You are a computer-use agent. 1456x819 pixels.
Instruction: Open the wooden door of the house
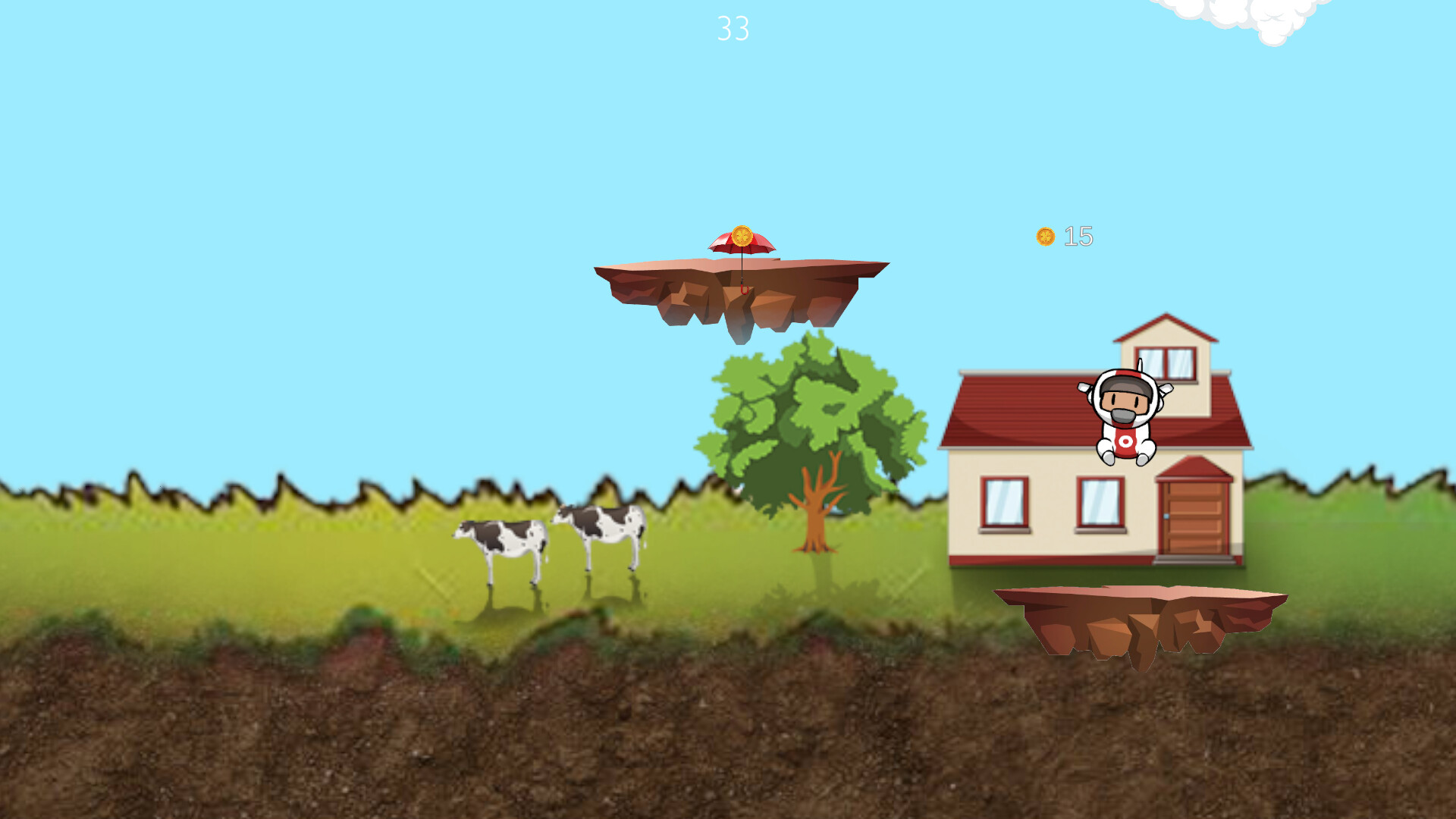(1192, 519)
